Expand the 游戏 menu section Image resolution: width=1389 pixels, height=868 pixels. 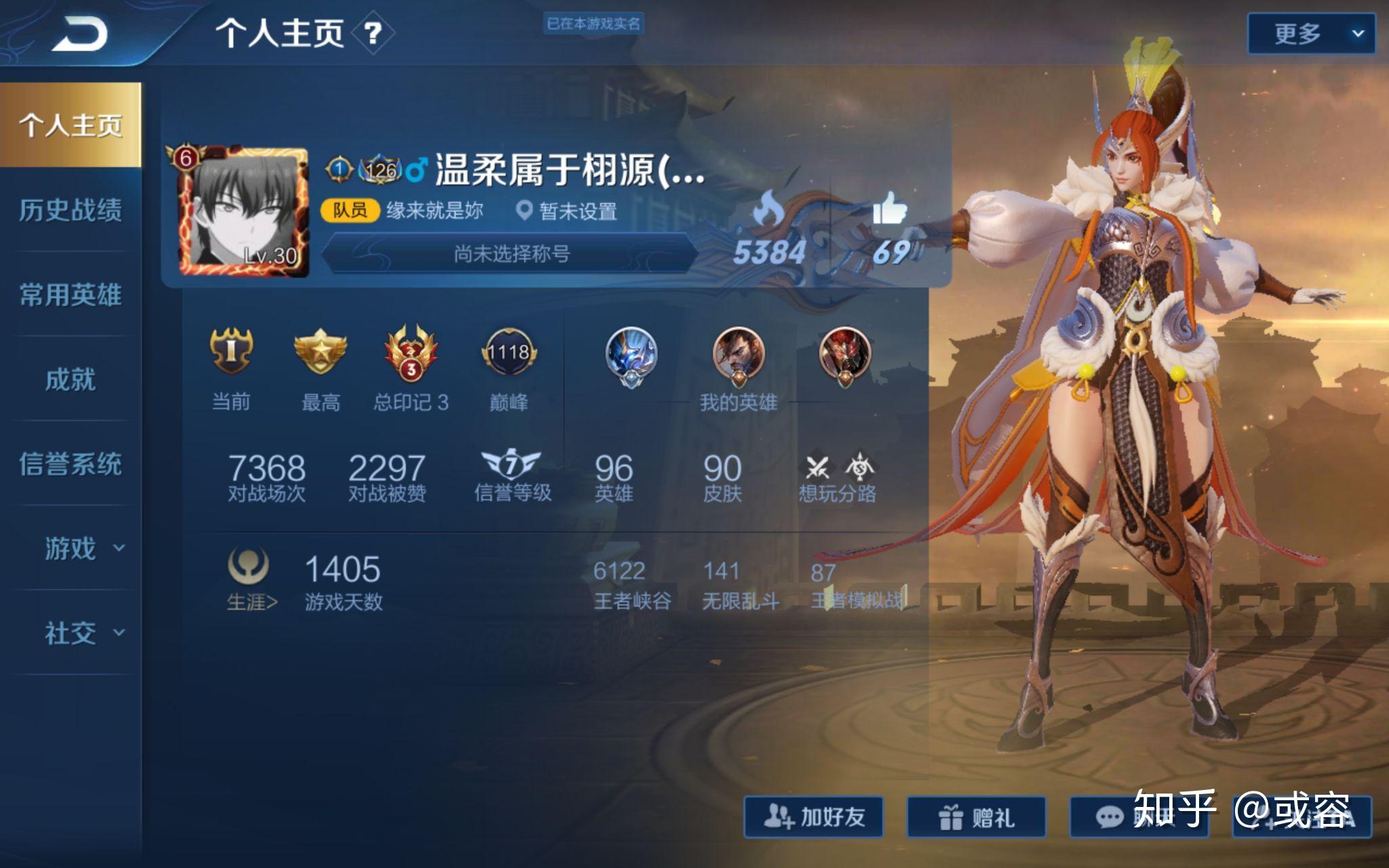pos(83,549)
